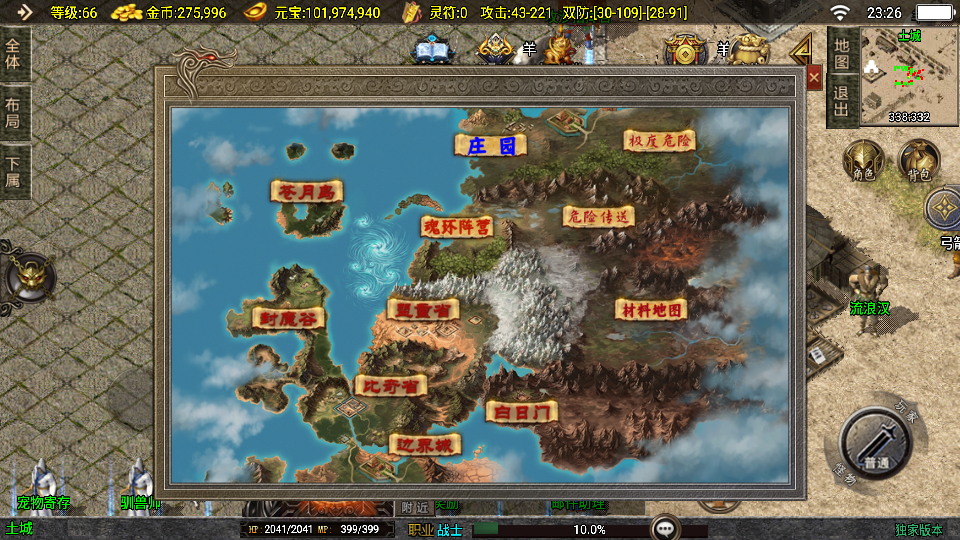Select the 魂环阵营 location label
The image size is (960, 540).
click(x=456, y=227)
